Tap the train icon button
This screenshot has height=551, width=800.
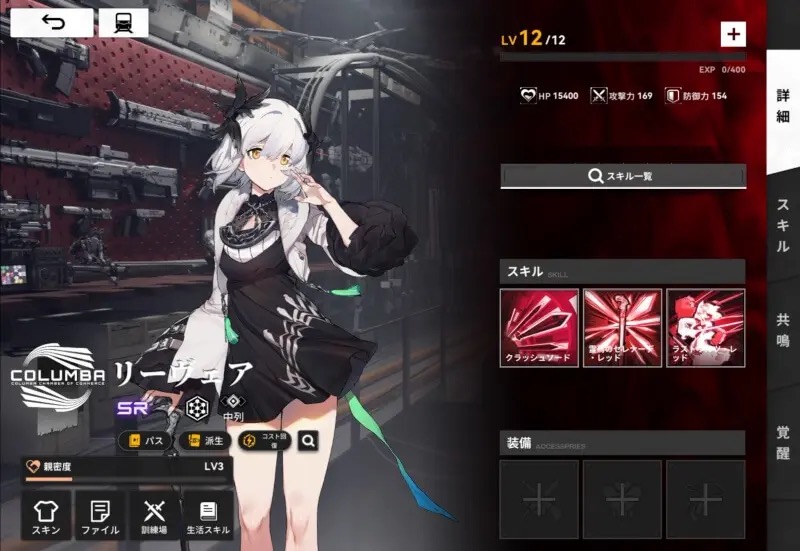[x=124, y=22]
